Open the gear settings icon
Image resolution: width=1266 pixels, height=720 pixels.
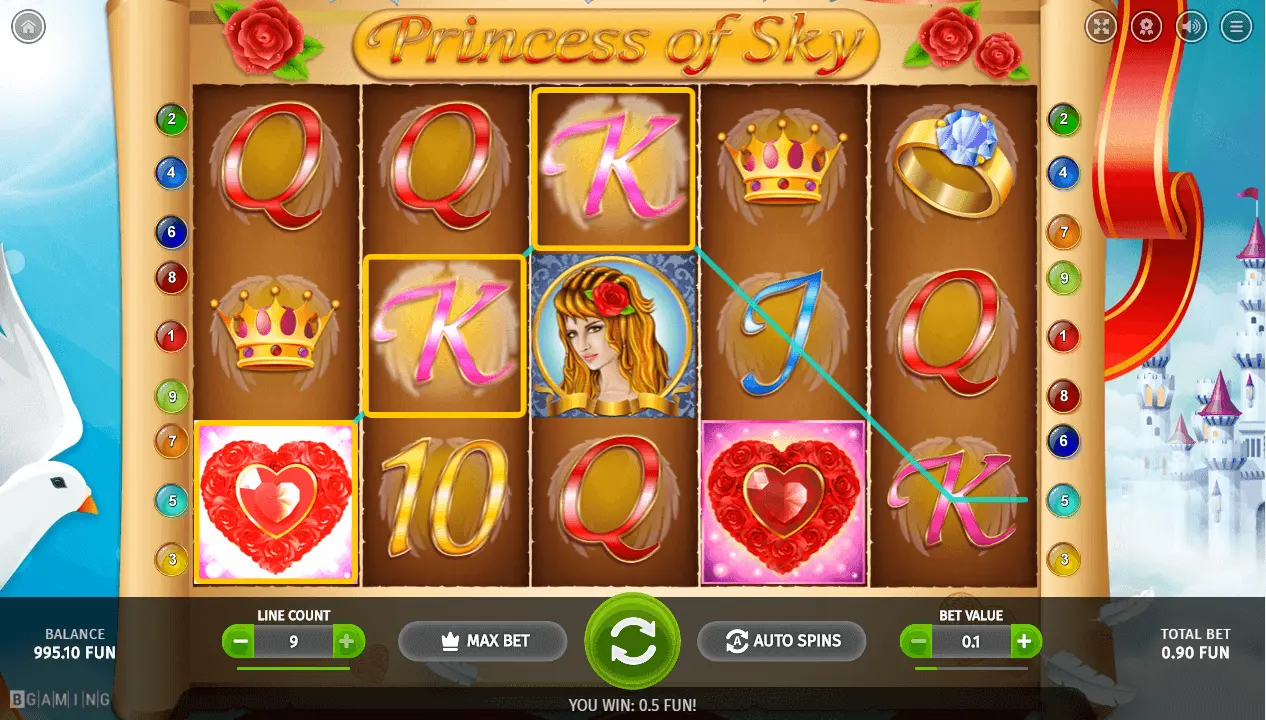[x=1146, y=27]
